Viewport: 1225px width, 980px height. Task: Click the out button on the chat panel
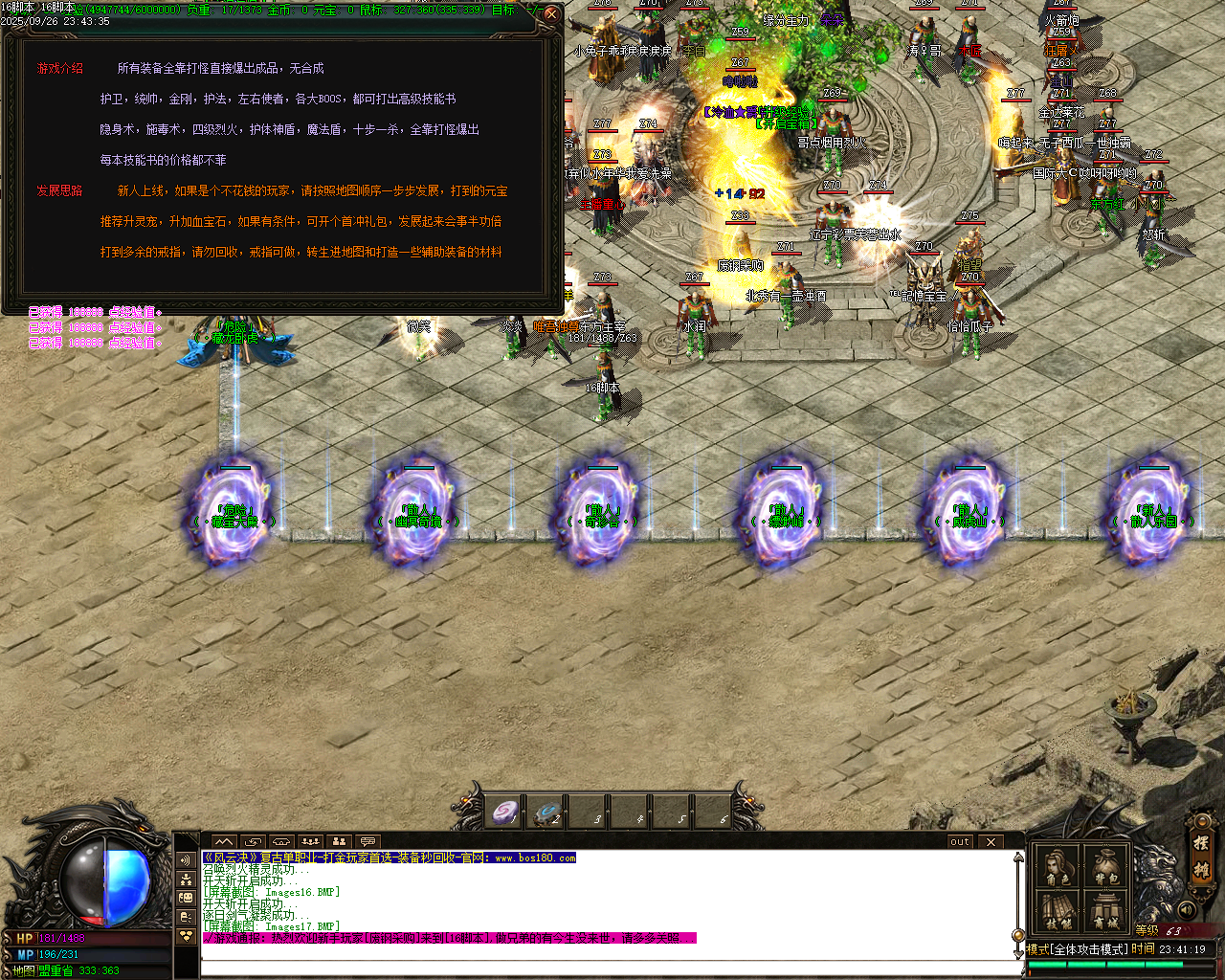(x=960, y=841)
